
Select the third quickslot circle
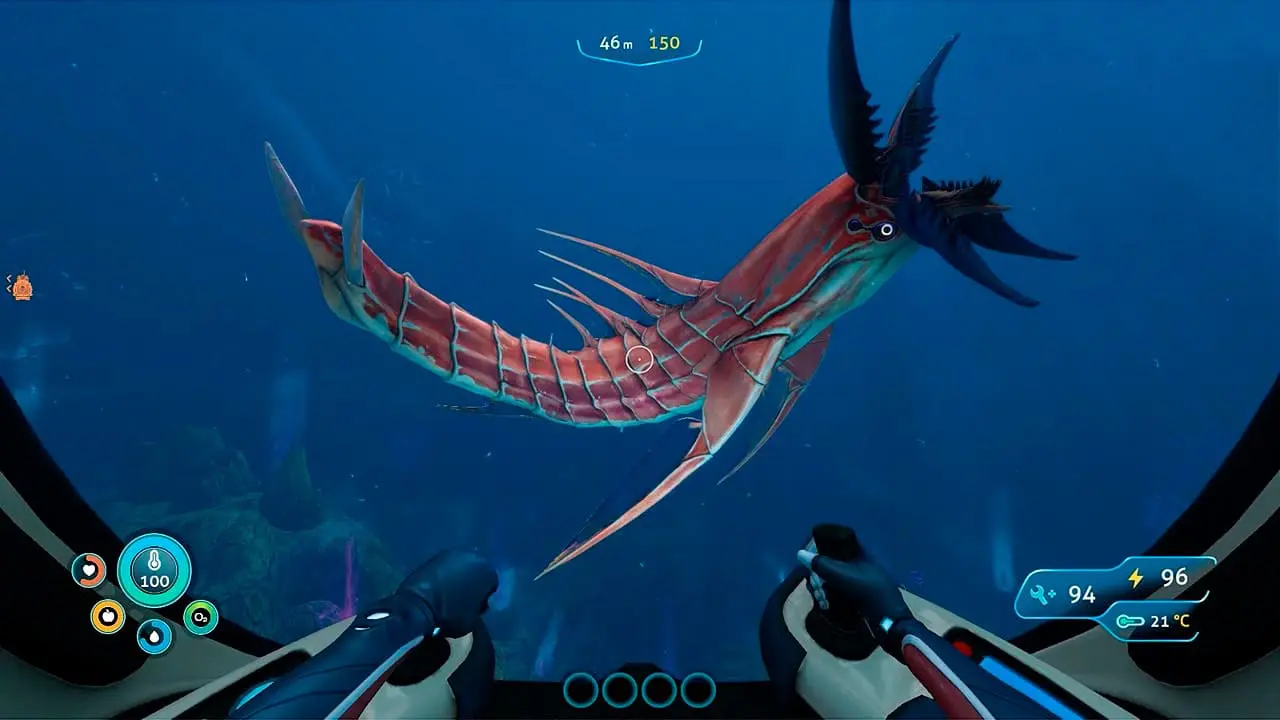click(x=656, y=690)
